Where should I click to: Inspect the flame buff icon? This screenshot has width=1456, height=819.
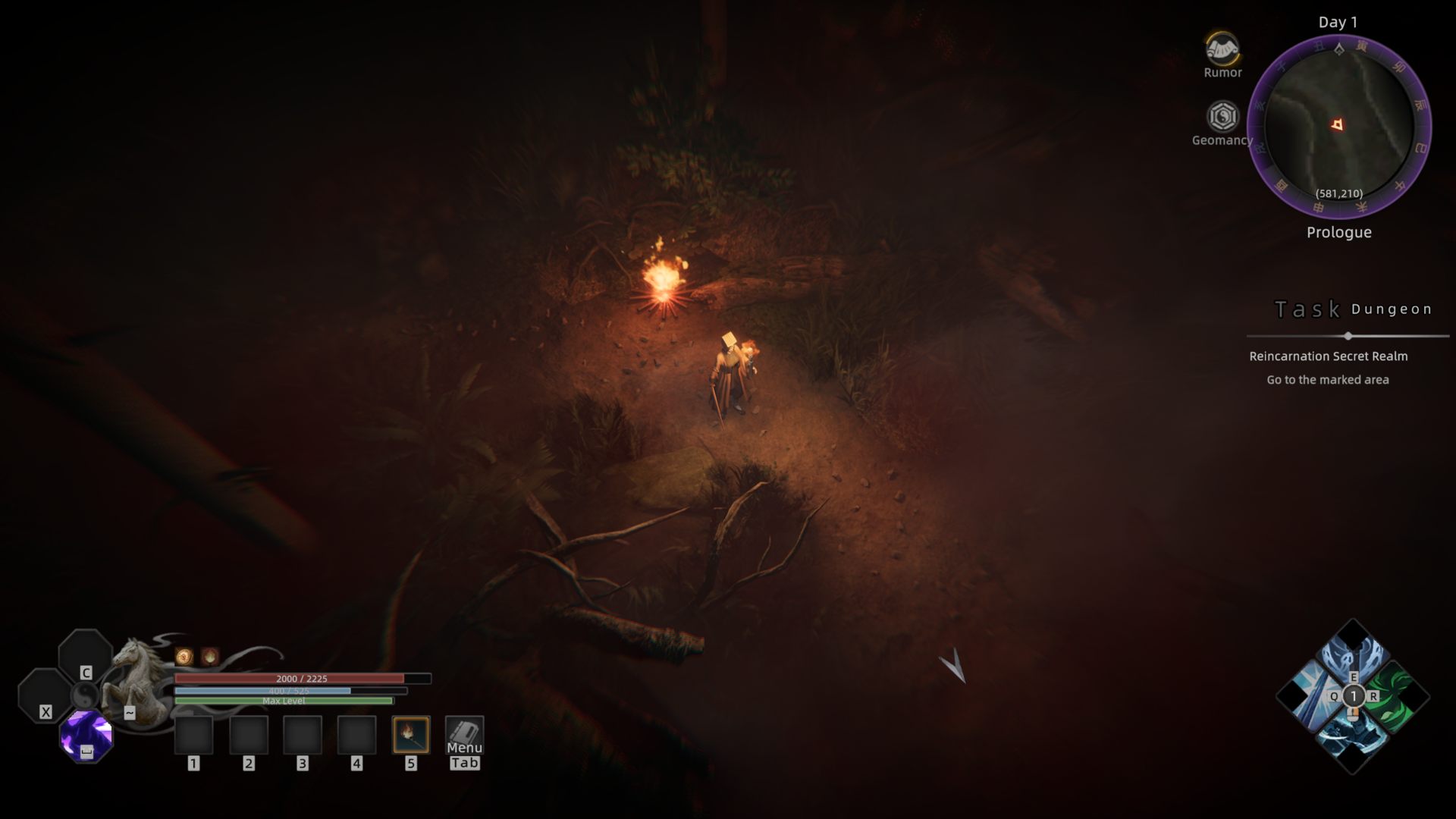pos(210,657)
